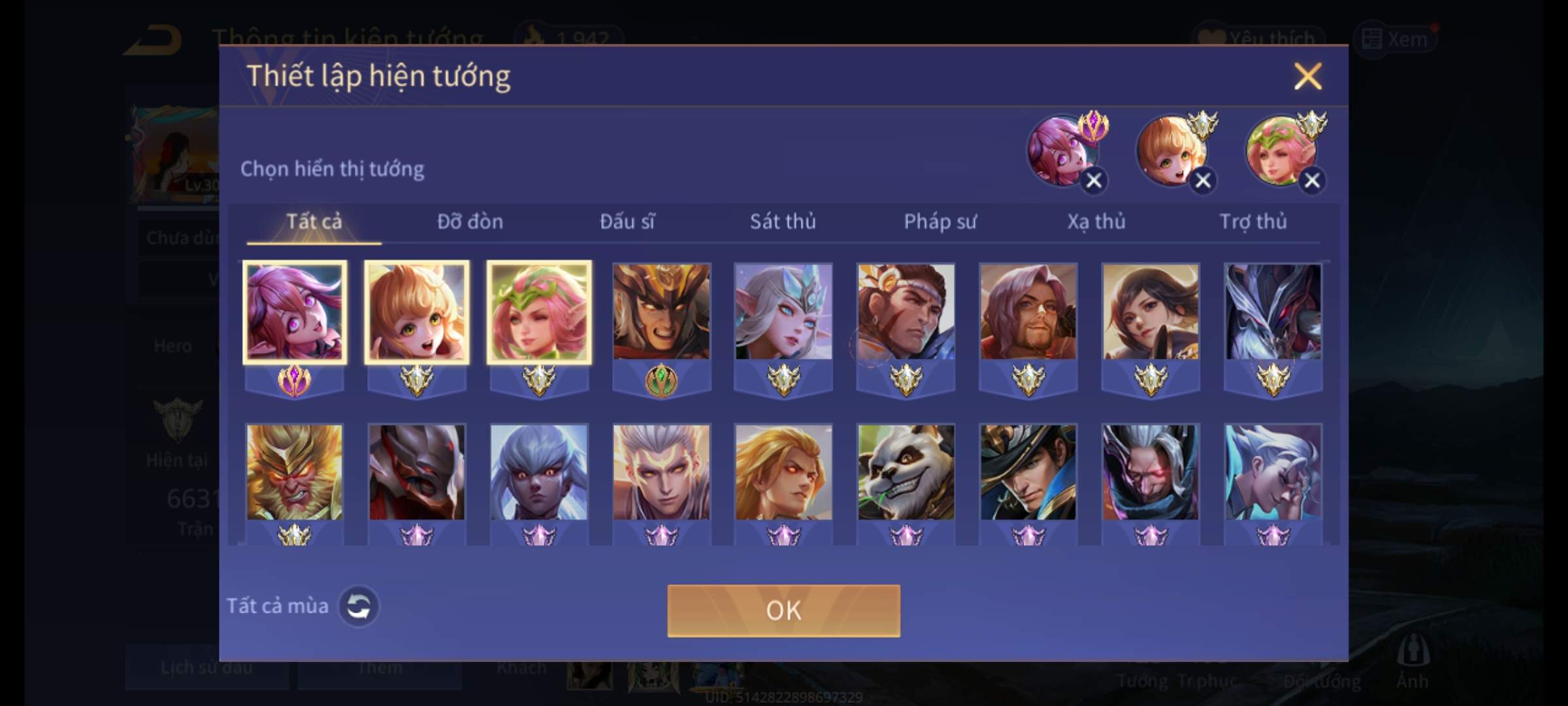Select the dark blue armored dragon hero
The image size is (1568, 706).
tap(1273, 312)
